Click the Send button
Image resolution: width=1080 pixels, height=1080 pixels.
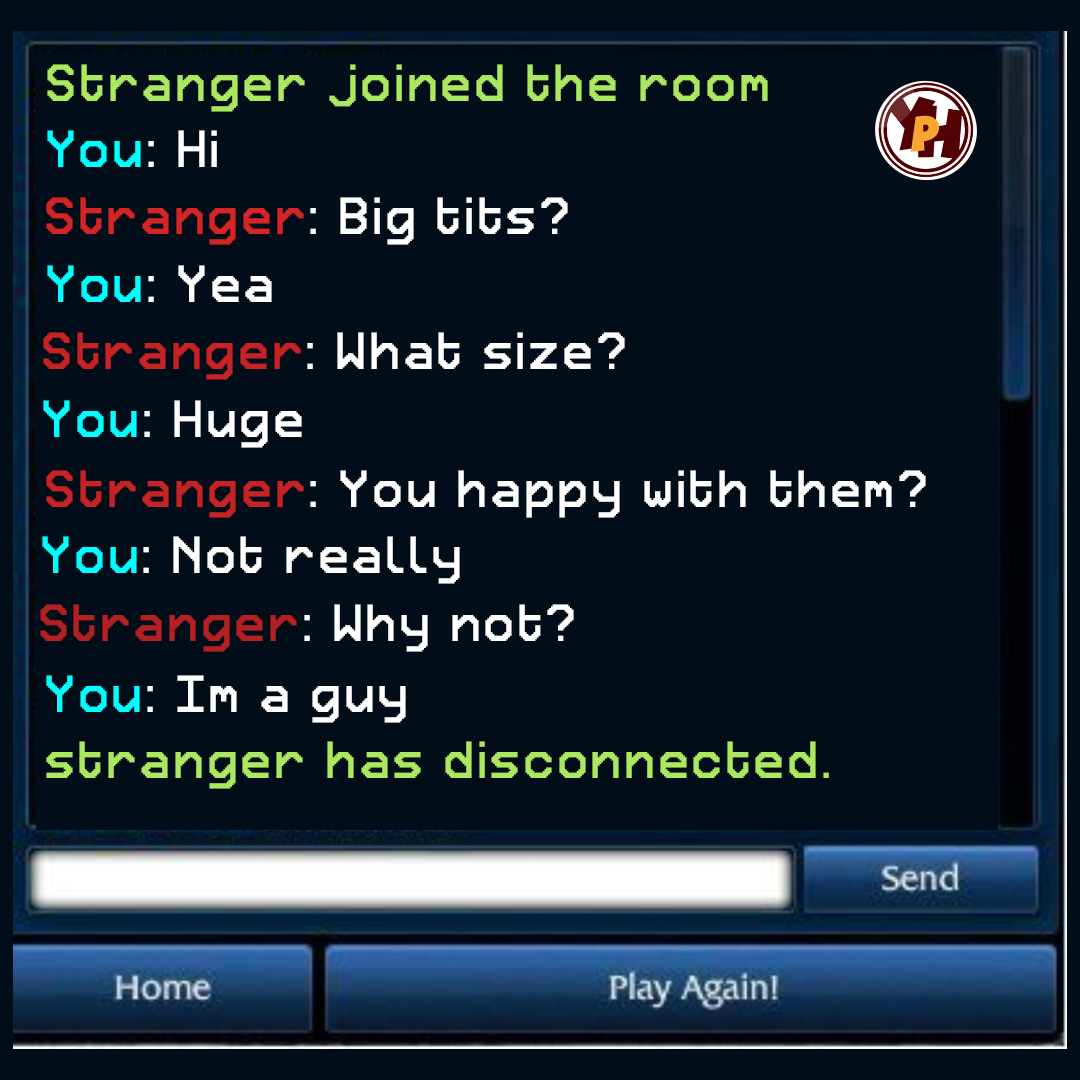point(920,878)
